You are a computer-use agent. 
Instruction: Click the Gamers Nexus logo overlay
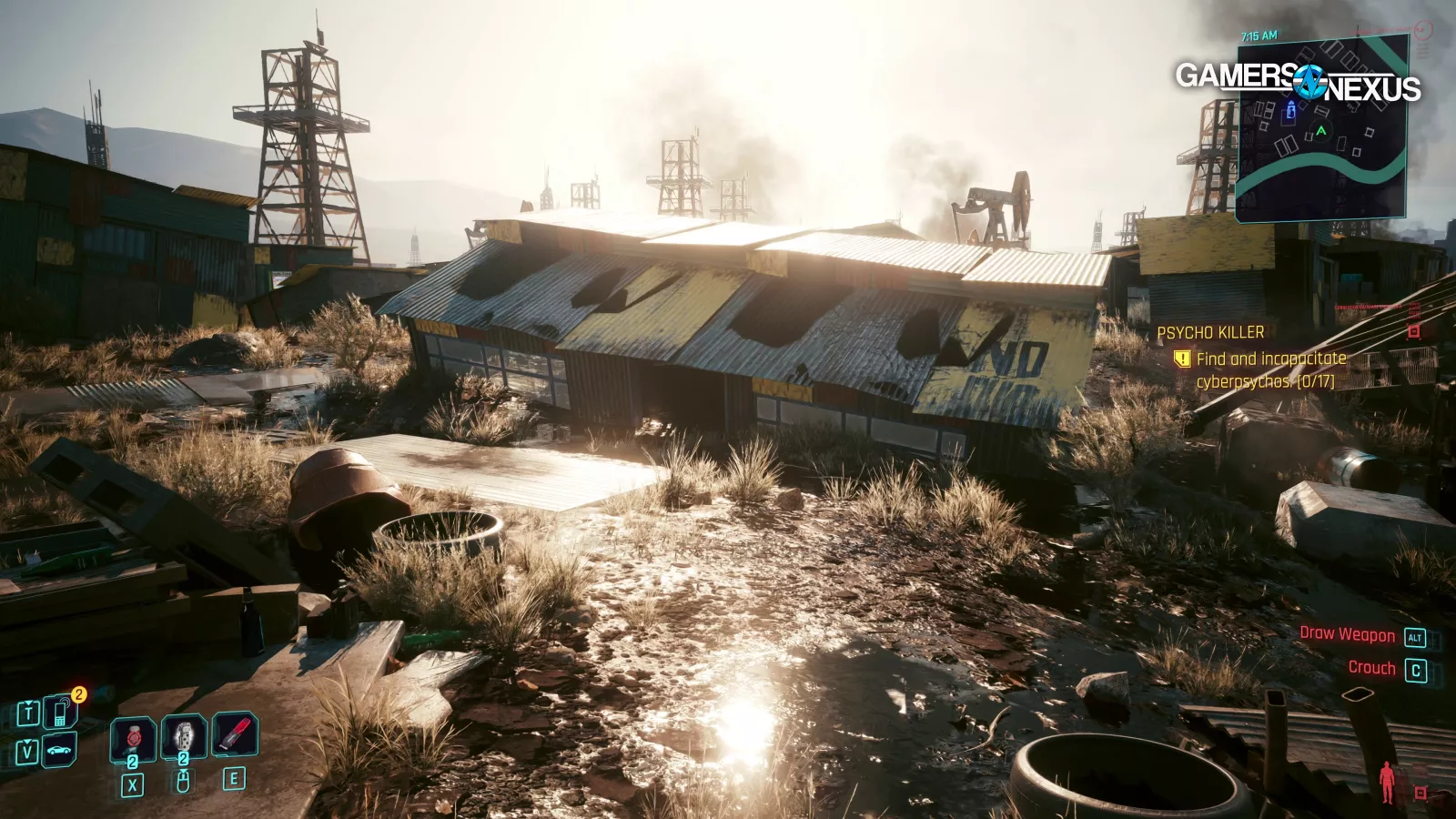[x=1298, y=82]
